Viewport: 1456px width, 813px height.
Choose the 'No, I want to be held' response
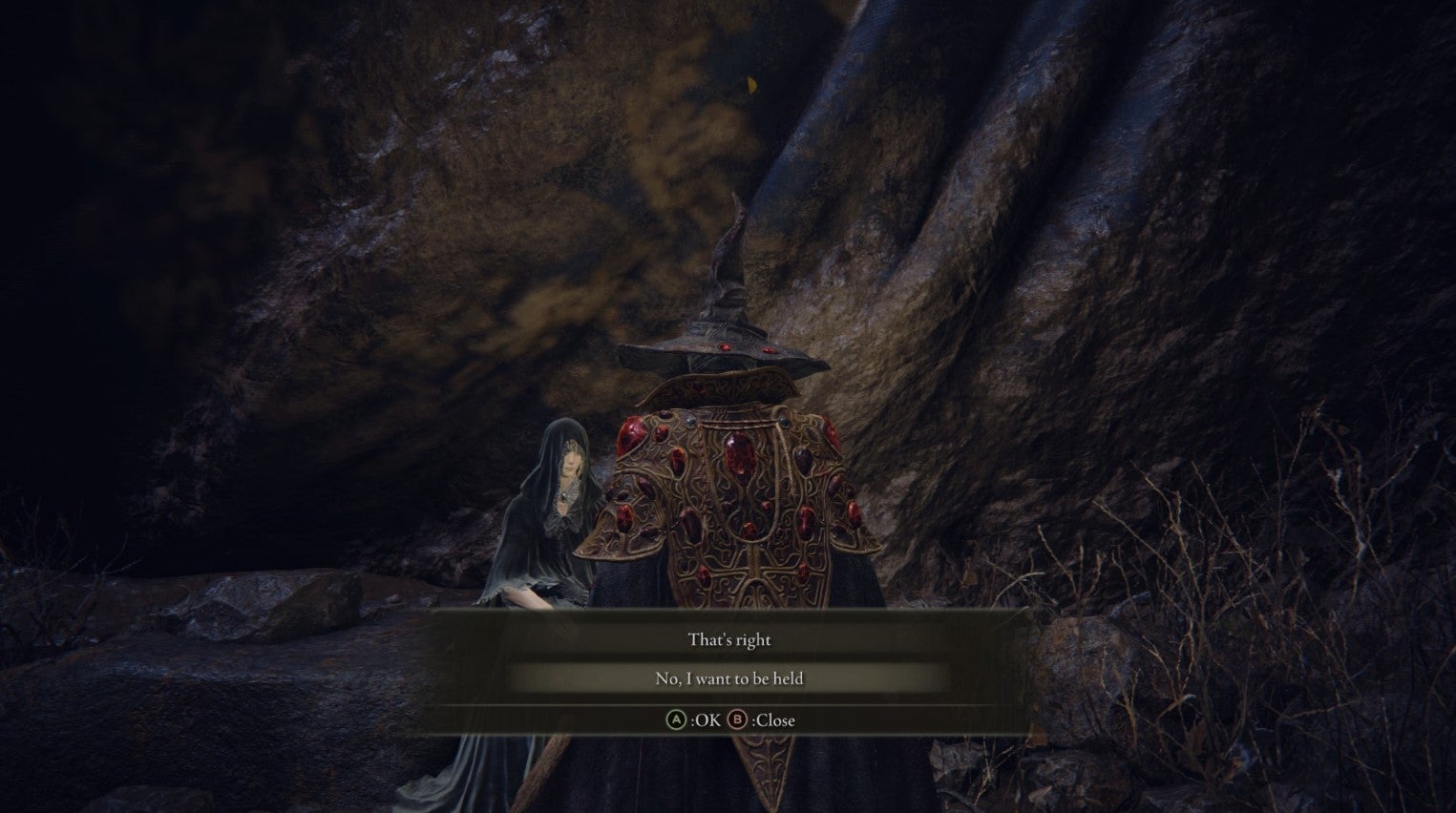tap(728, 677)
